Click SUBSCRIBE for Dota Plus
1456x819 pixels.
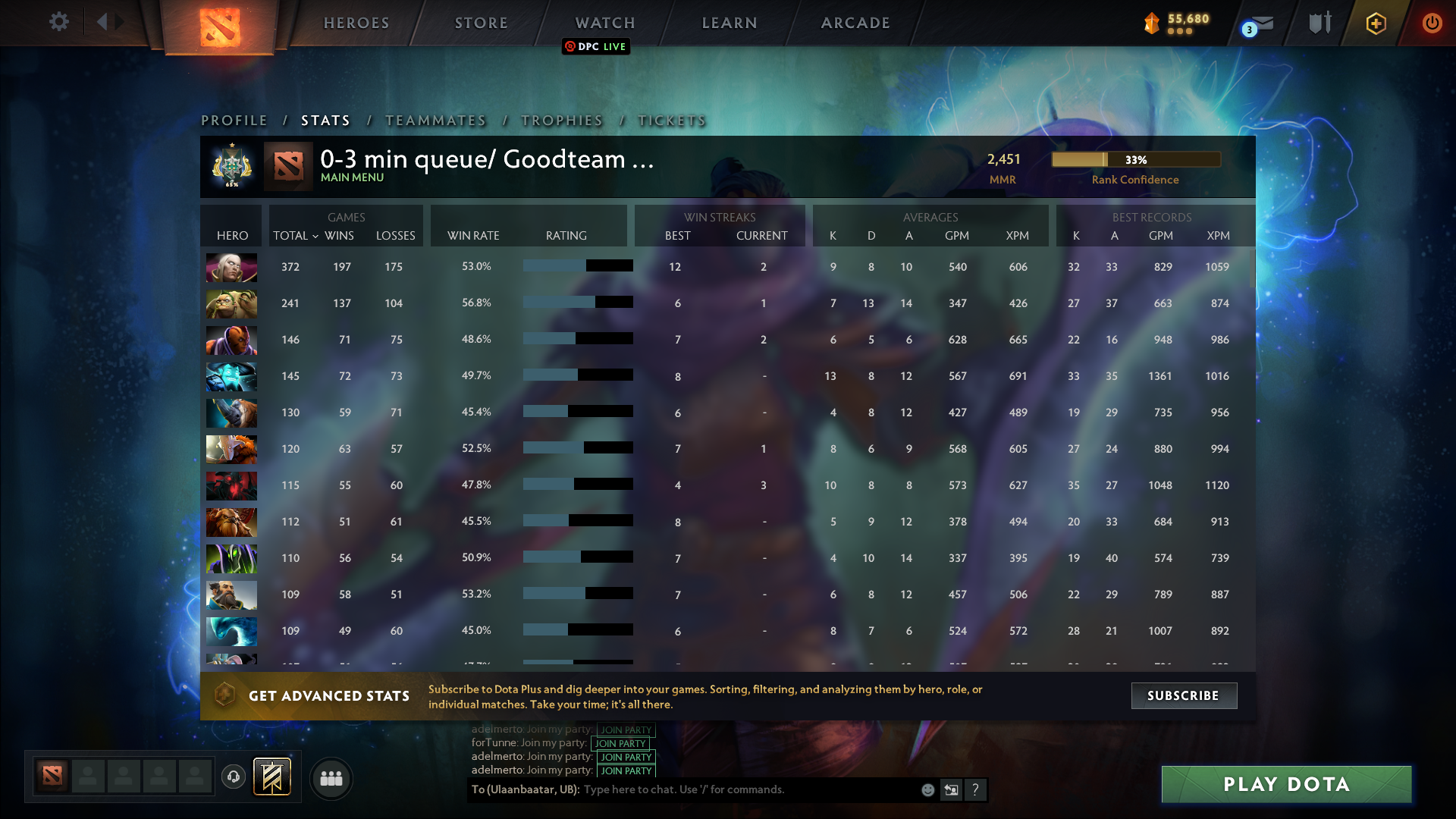tap(1183, 695)
